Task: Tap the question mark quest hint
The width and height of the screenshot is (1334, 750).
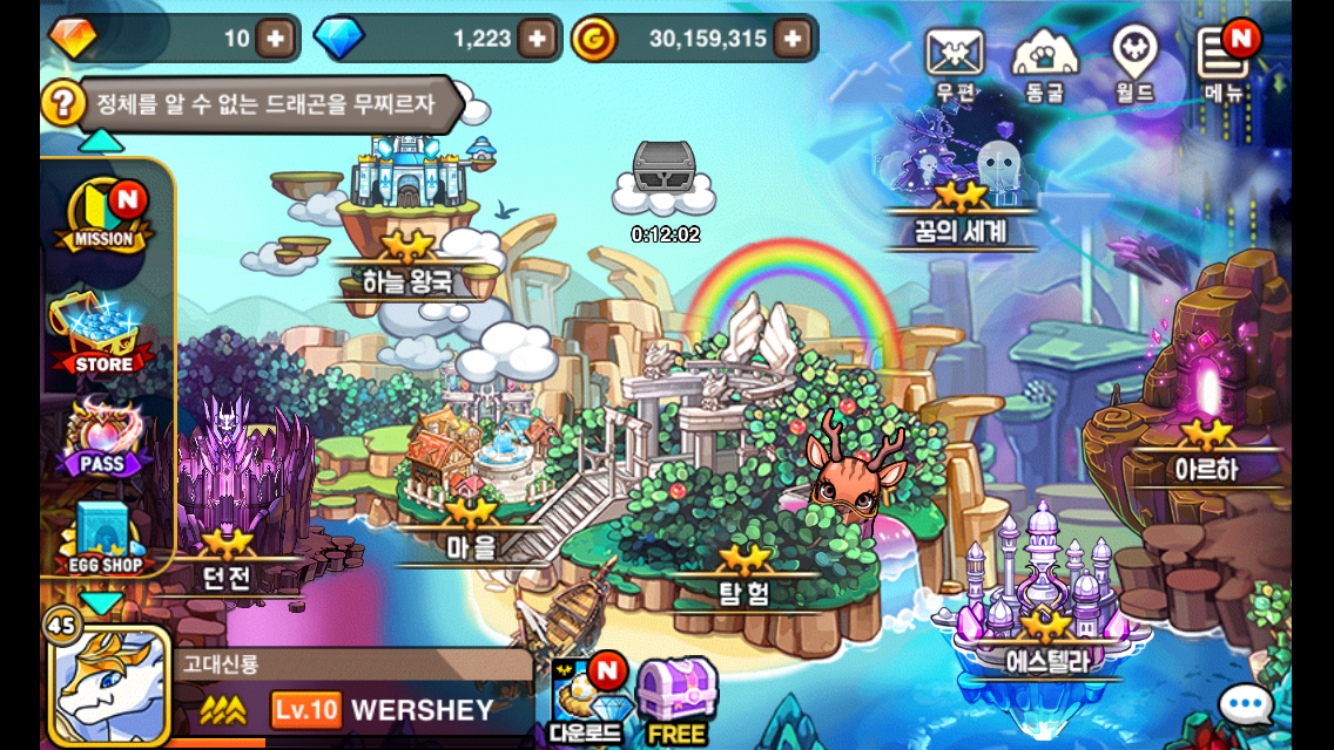Action: coord(62,103)
